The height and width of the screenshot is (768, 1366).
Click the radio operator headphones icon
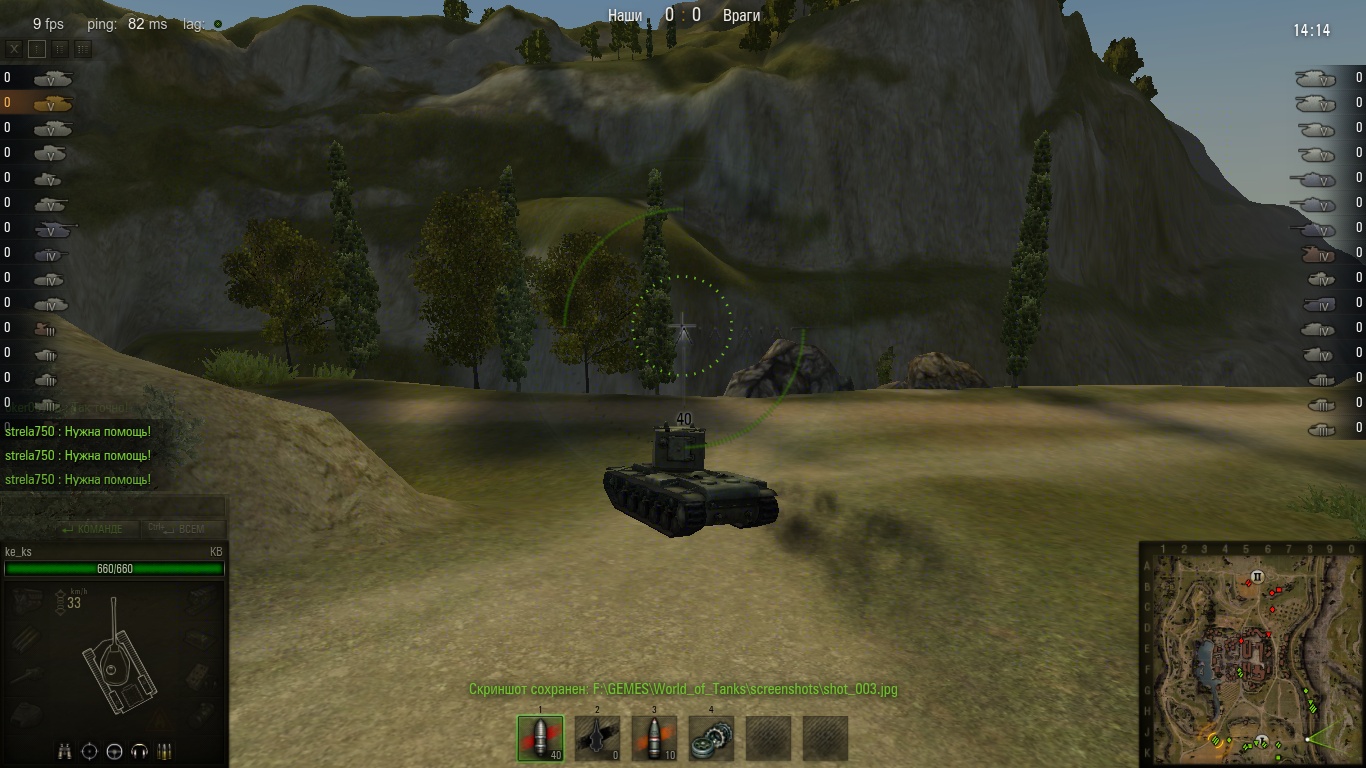140,751
